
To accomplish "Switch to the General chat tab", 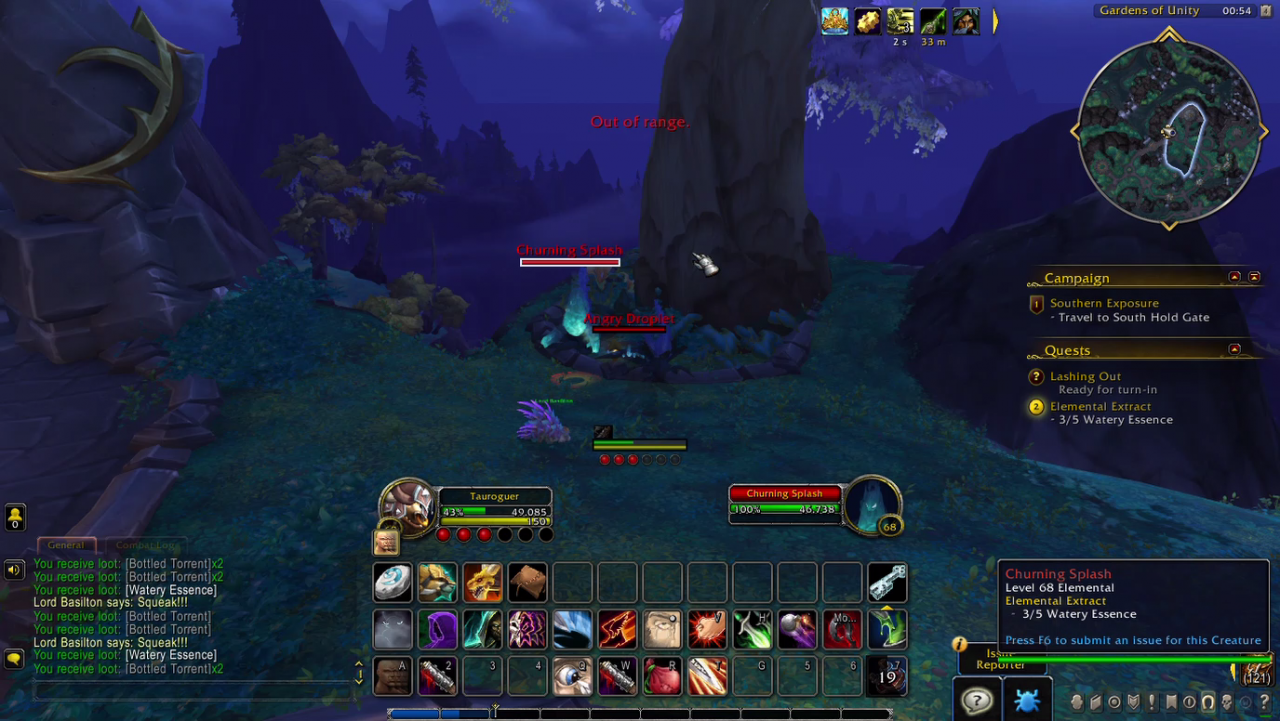I will tap(66, 545).
